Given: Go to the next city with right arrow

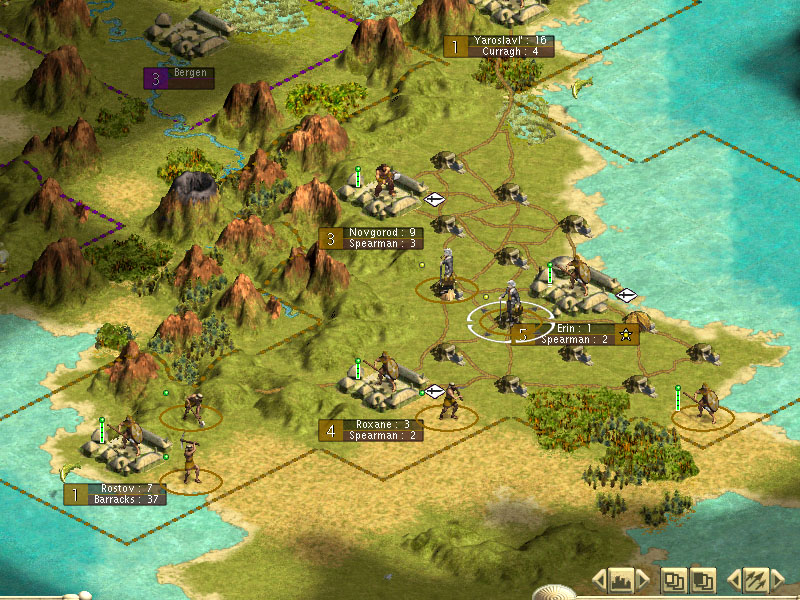Looking at the screenshot, I should click(x=642, y=579).
